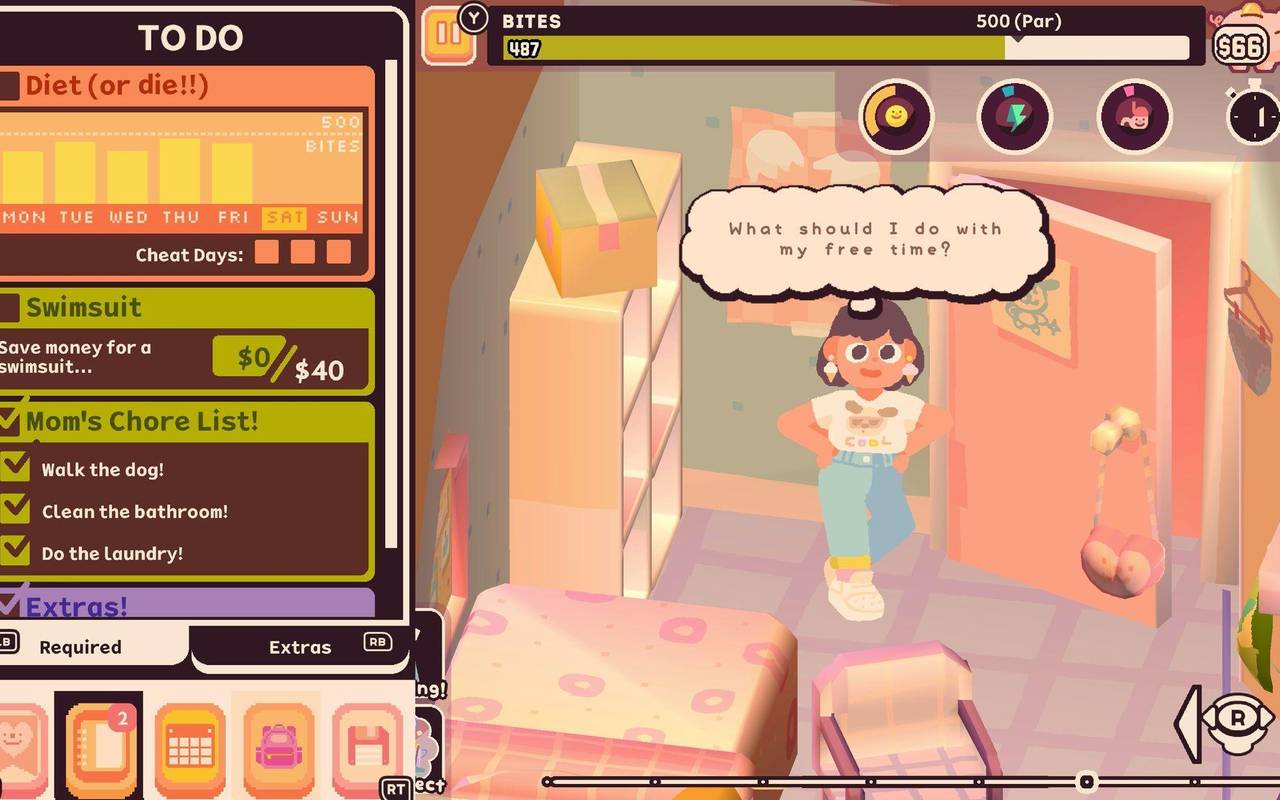Toggle the Do the laundry checkbox
This screenshot has height=800, width=1280.
click(x=17, y=553)
